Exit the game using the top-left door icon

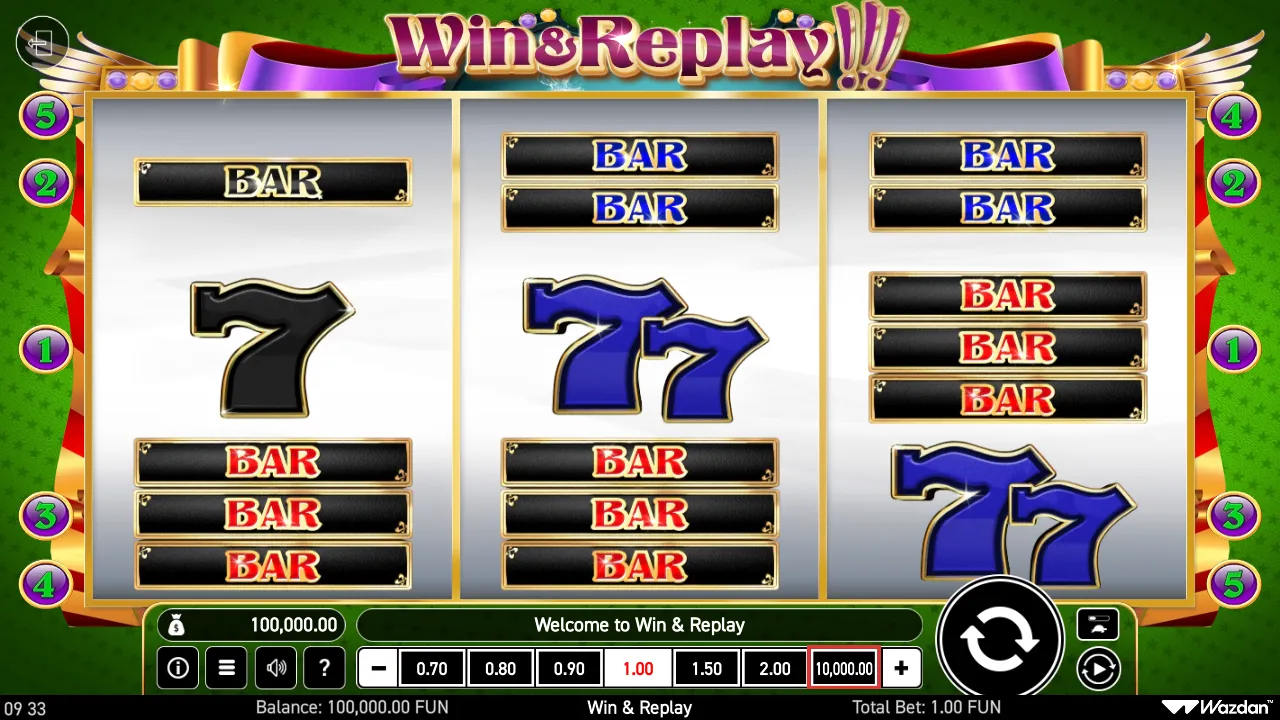42,42
